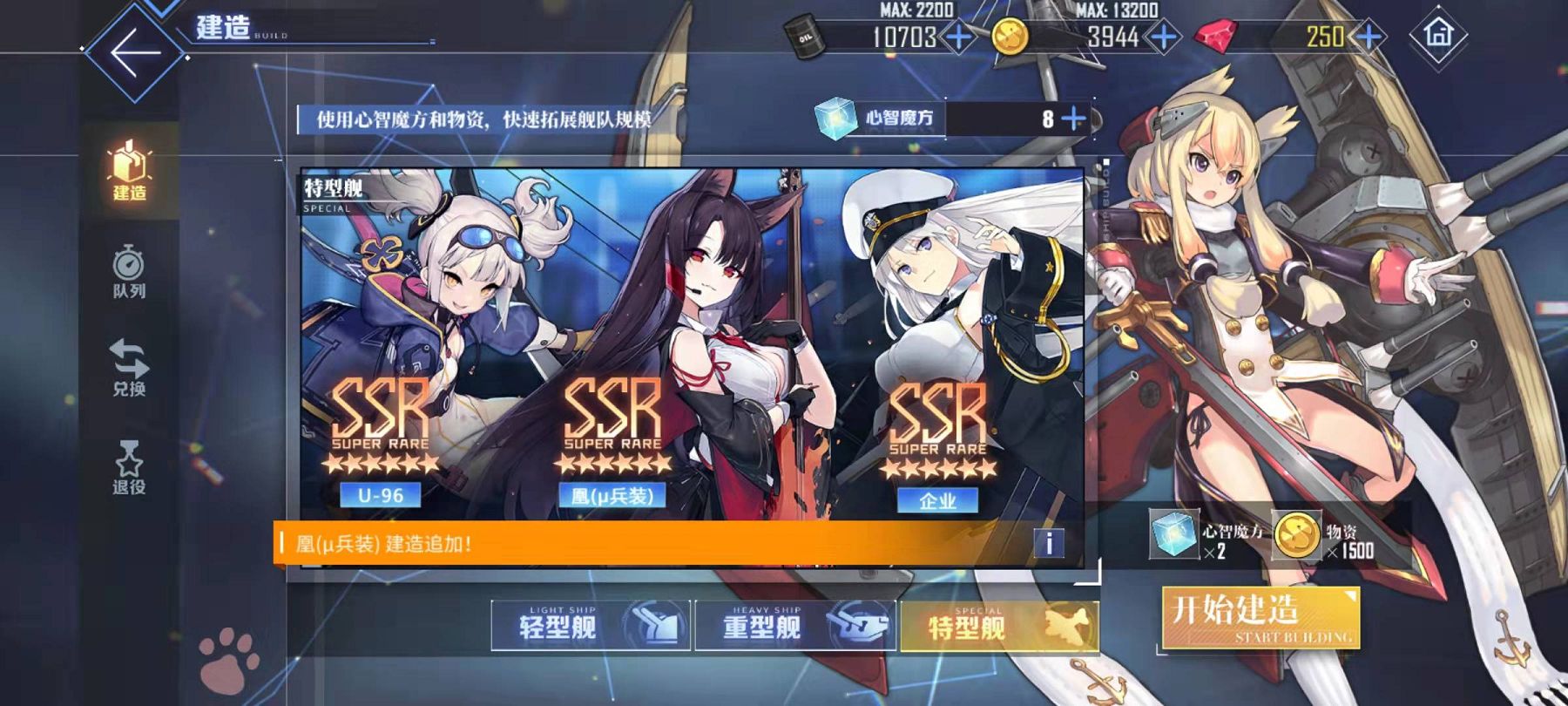Click the oil barrel resource icon
1568x706 pixels.
[806, 37]
